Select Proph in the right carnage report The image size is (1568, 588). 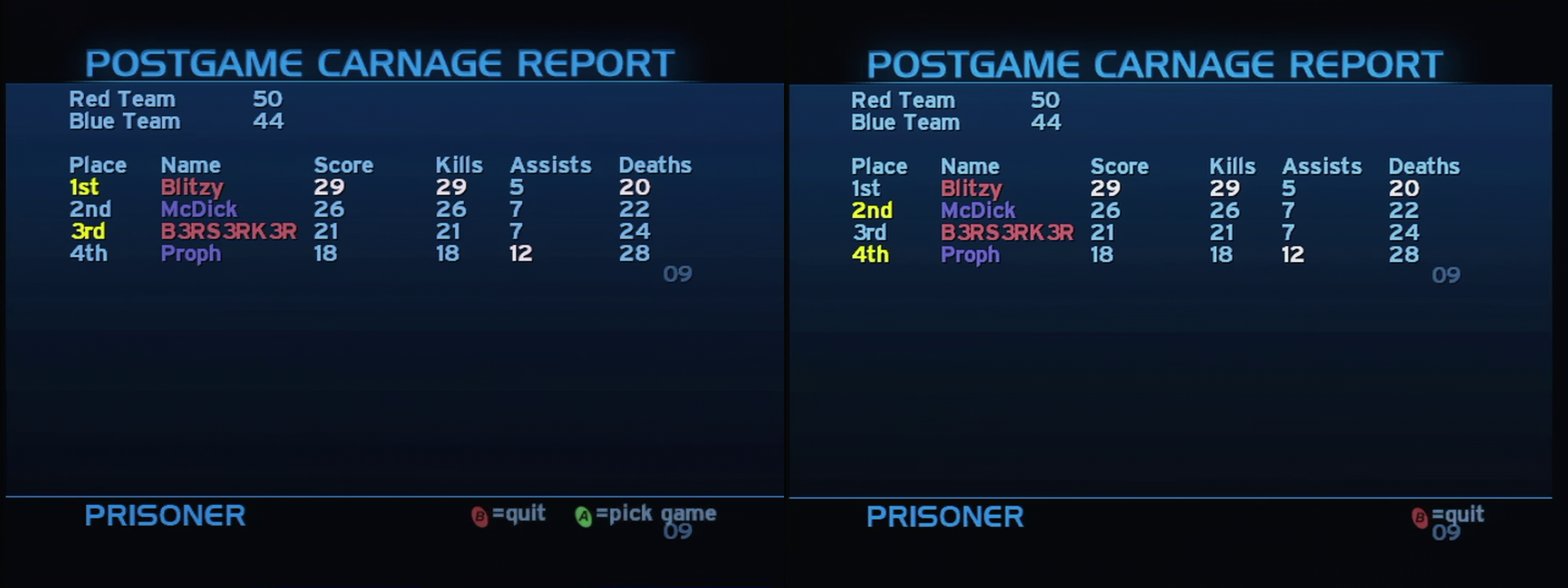(972, 255)
